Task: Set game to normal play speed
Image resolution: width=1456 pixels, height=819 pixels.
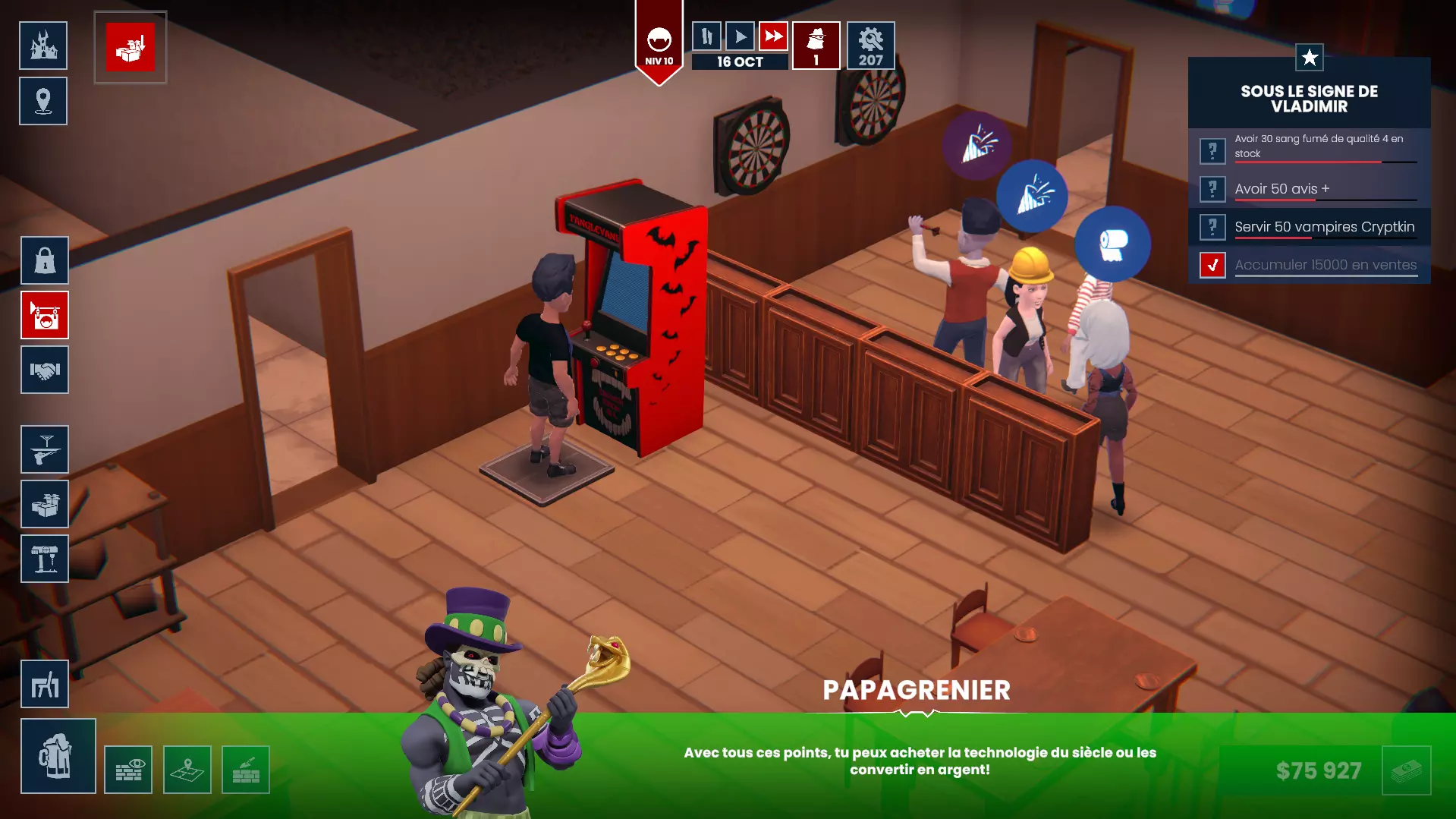Action: coord(740,36)
